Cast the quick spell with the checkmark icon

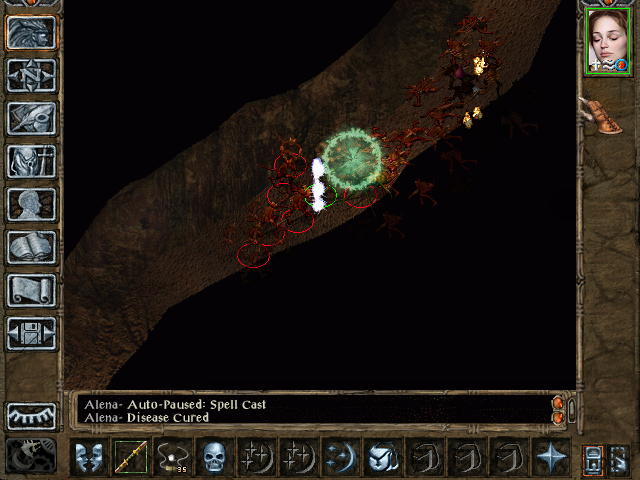coord(383,458)
